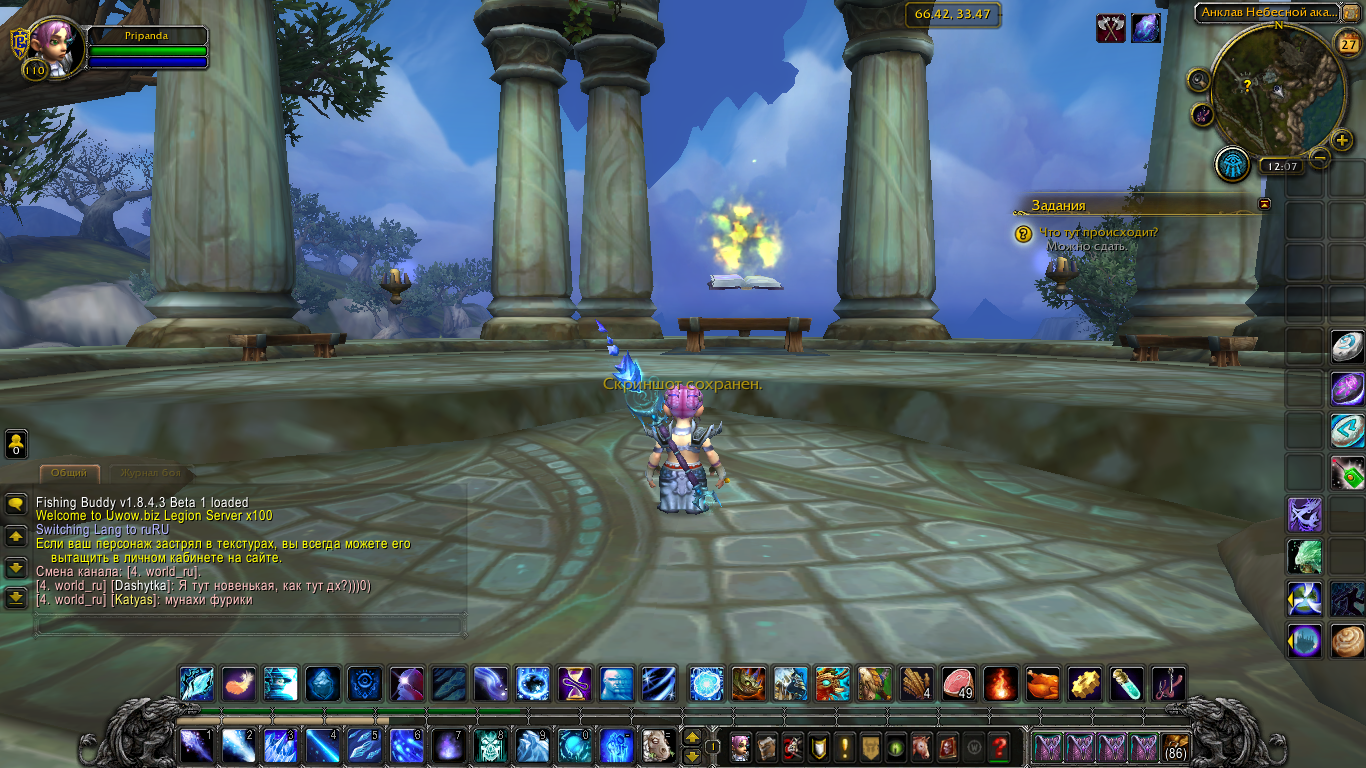The image size is (1366, 768).
Task: Jump chat to bottom with the underlined arrow
Action: coord(16,598)
